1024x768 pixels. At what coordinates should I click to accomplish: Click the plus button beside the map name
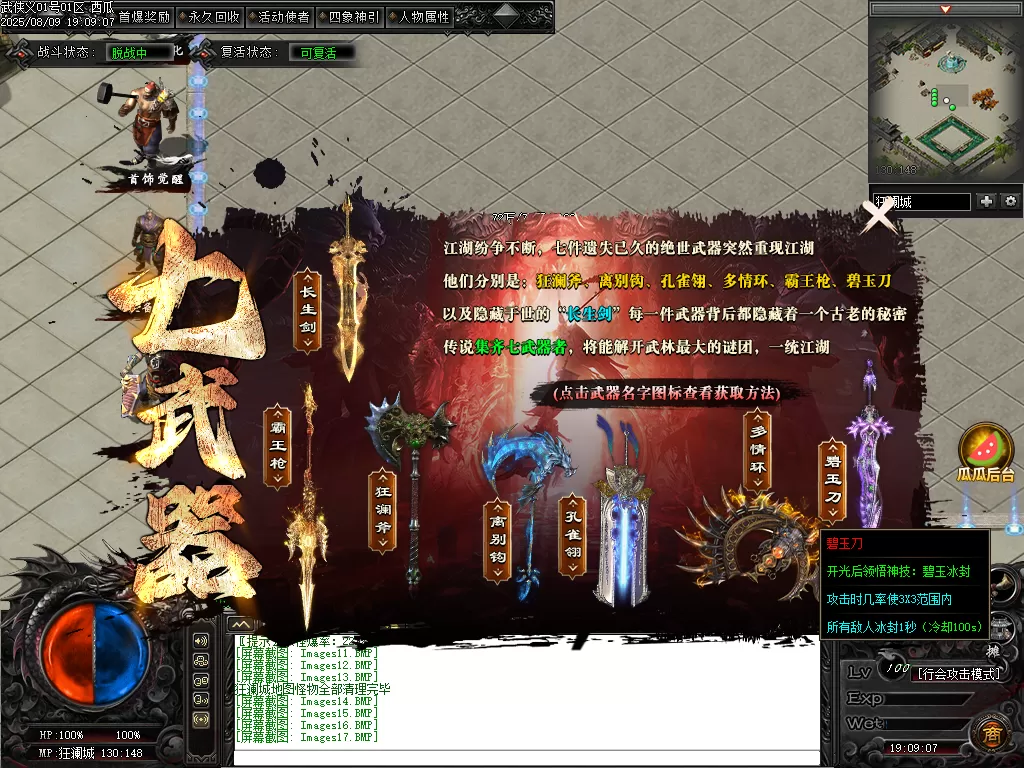987,201
